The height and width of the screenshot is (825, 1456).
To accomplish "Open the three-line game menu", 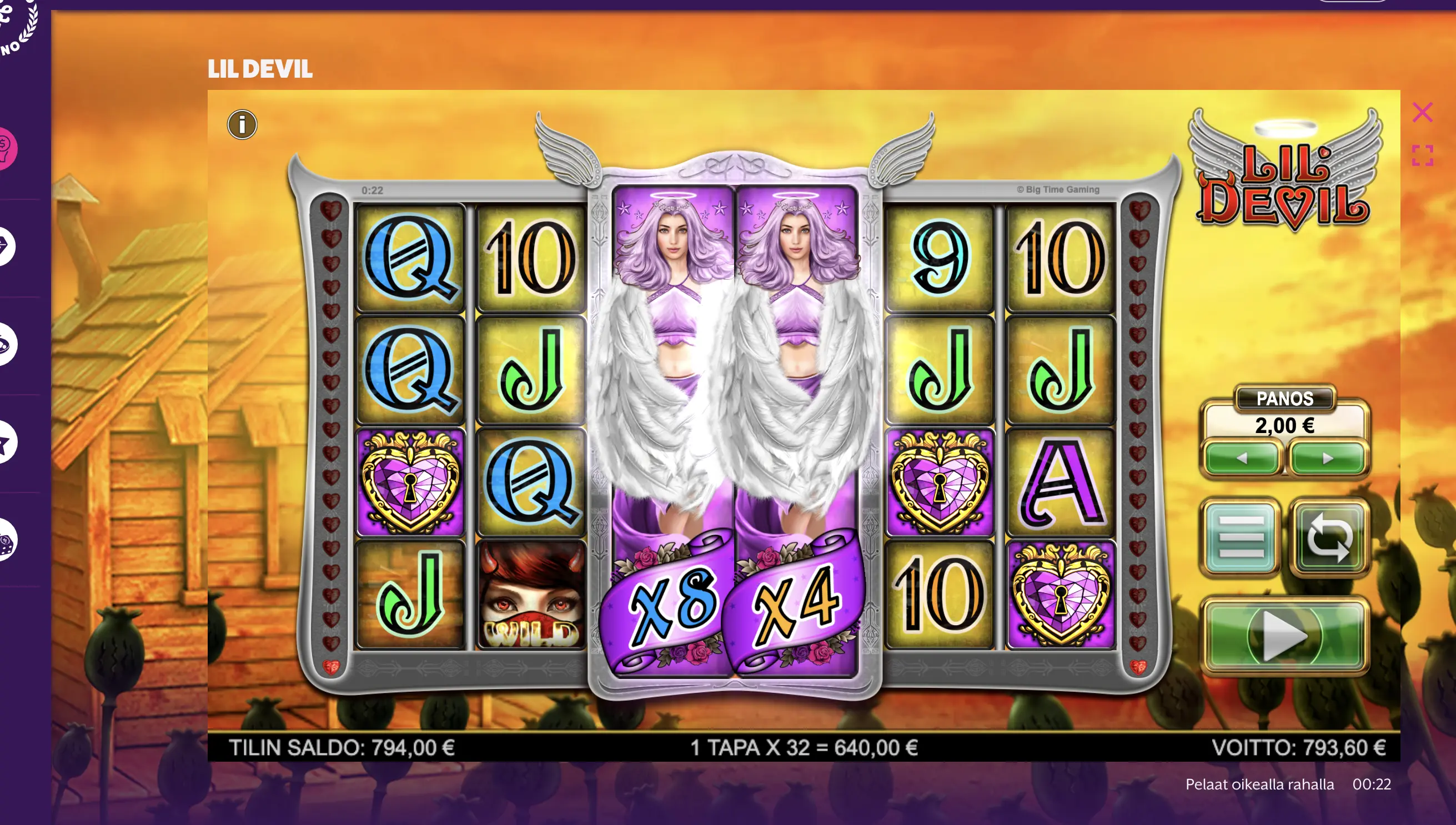I will click(x=1241, y=537).
